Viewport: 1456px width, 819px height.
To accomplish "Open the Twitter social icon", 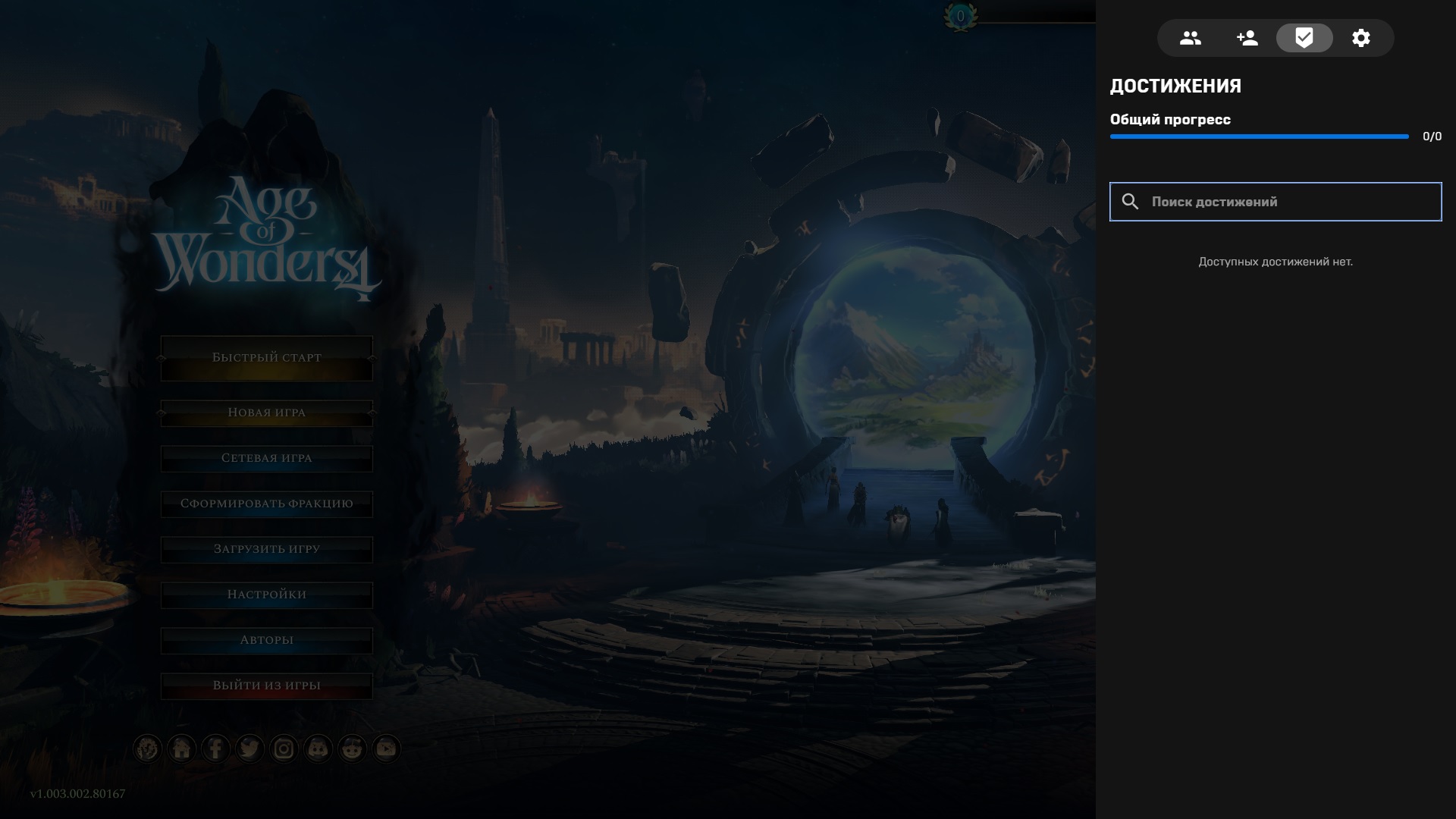I will [x=249, y=748].
